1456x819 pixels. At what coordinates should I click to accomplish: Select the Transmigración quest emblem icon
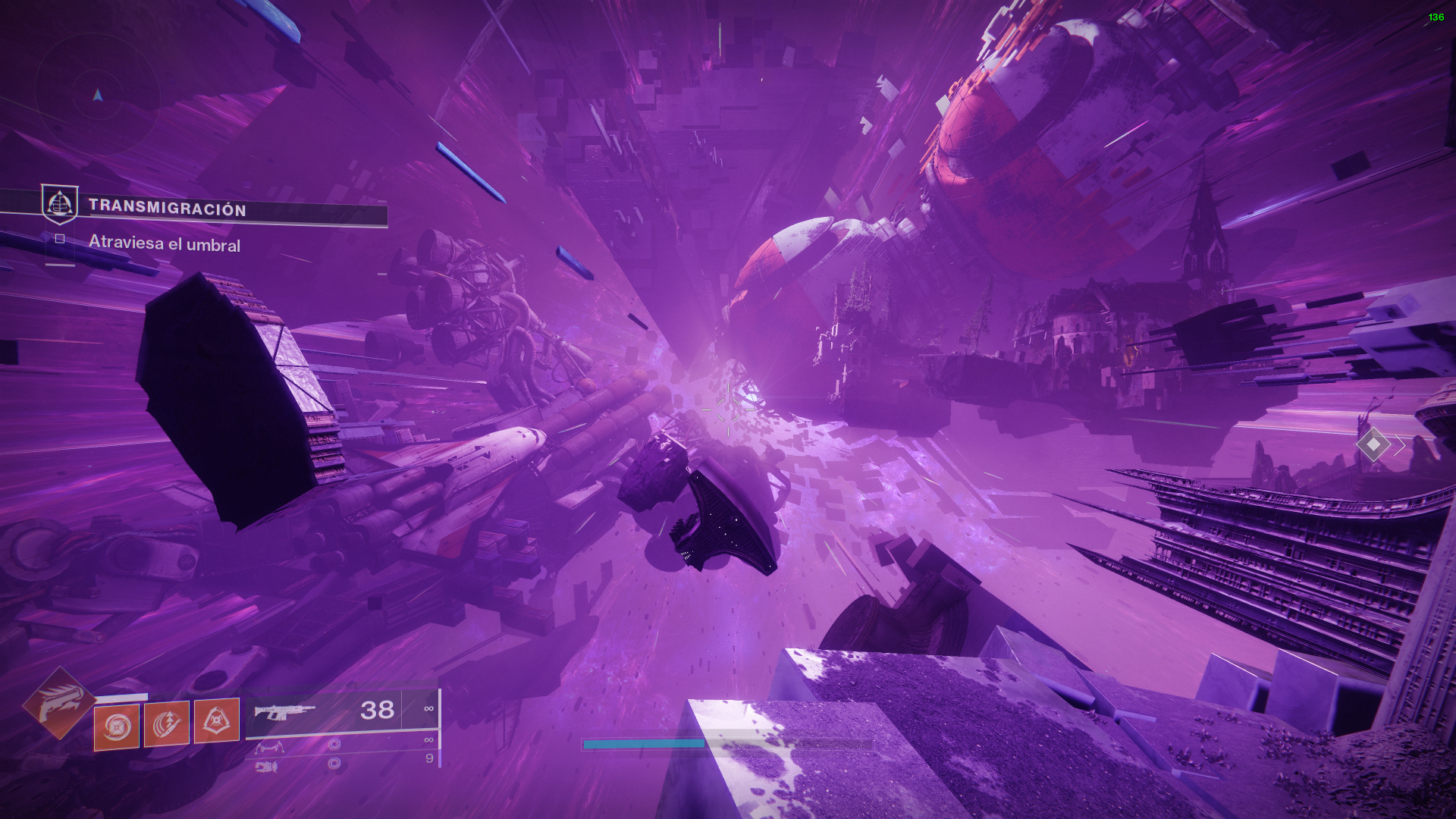[59, 204]
